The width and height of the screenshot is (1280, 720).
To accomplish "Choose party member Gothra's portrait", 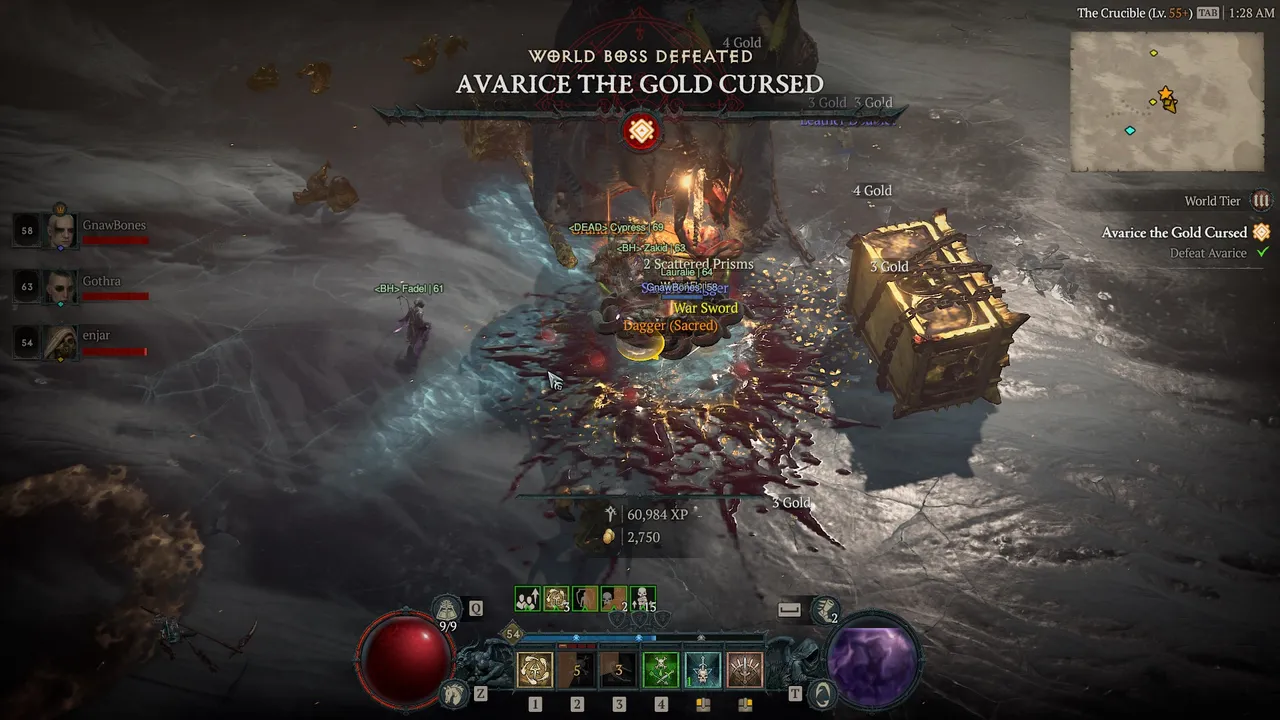I will point(62,287).
